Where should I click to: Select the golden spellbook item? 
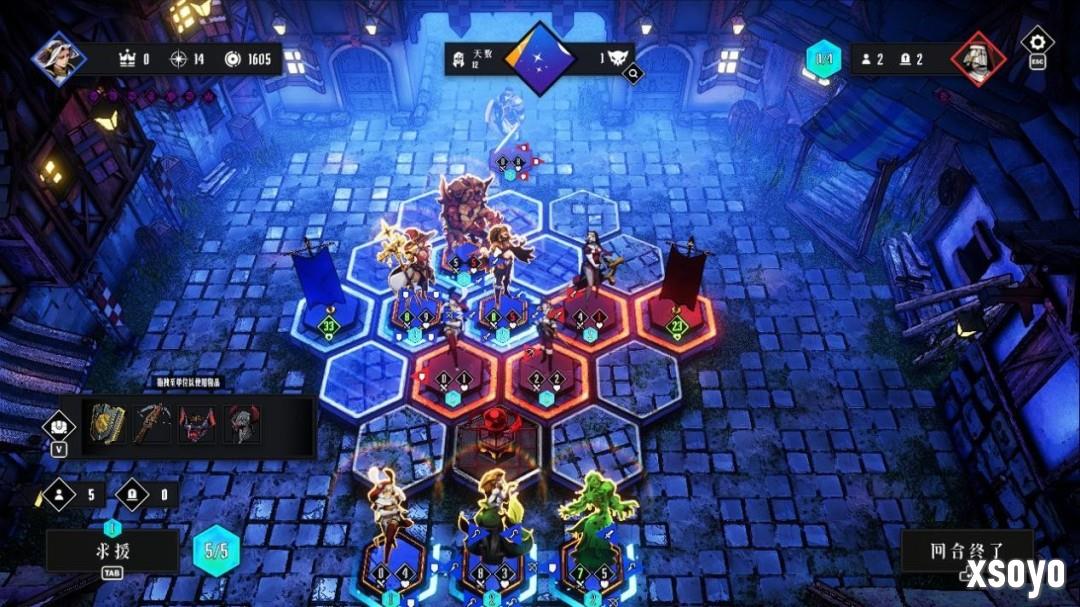click(105, 424)
